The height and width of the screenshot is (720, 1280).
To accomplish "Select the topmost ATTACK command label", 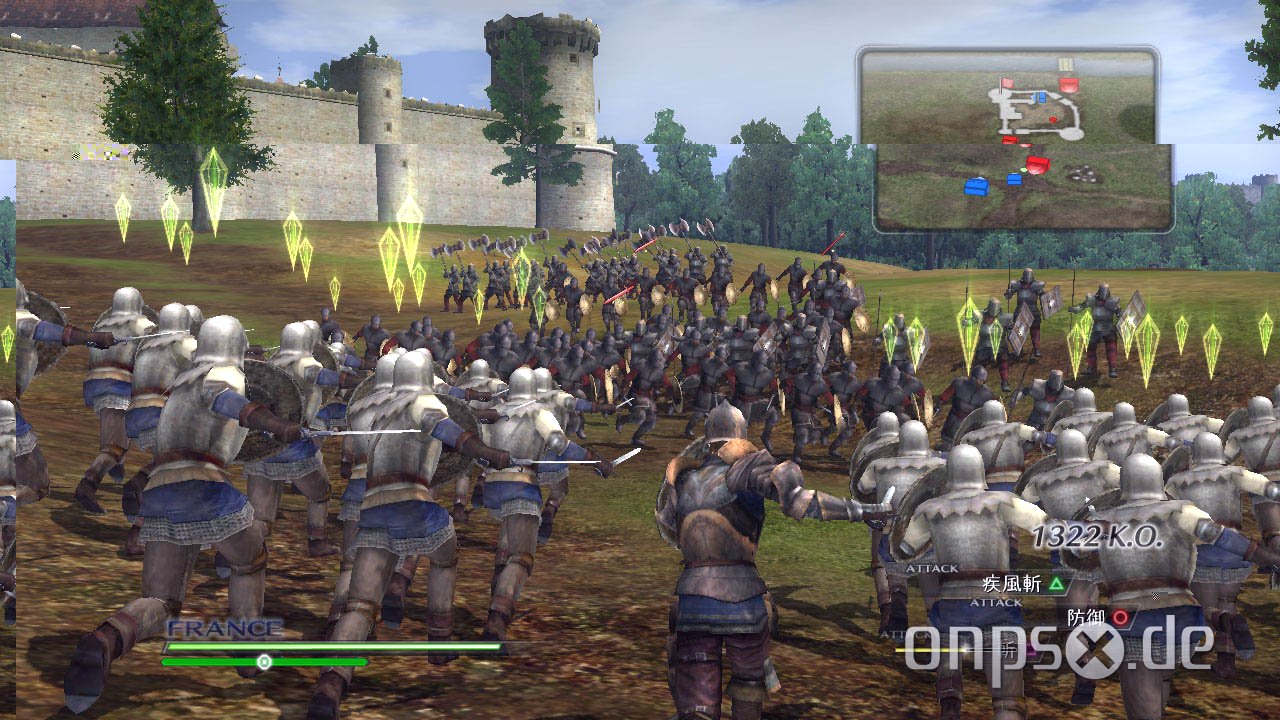I will coord(933,566).
